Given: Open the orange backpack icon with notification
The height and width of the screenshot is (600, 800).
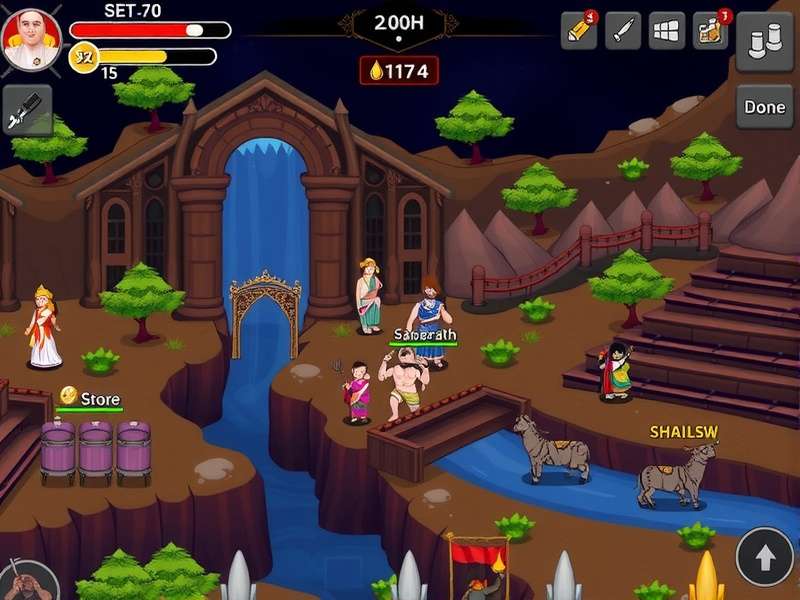Looking at the screenshot, I should [x=711, y=29].
